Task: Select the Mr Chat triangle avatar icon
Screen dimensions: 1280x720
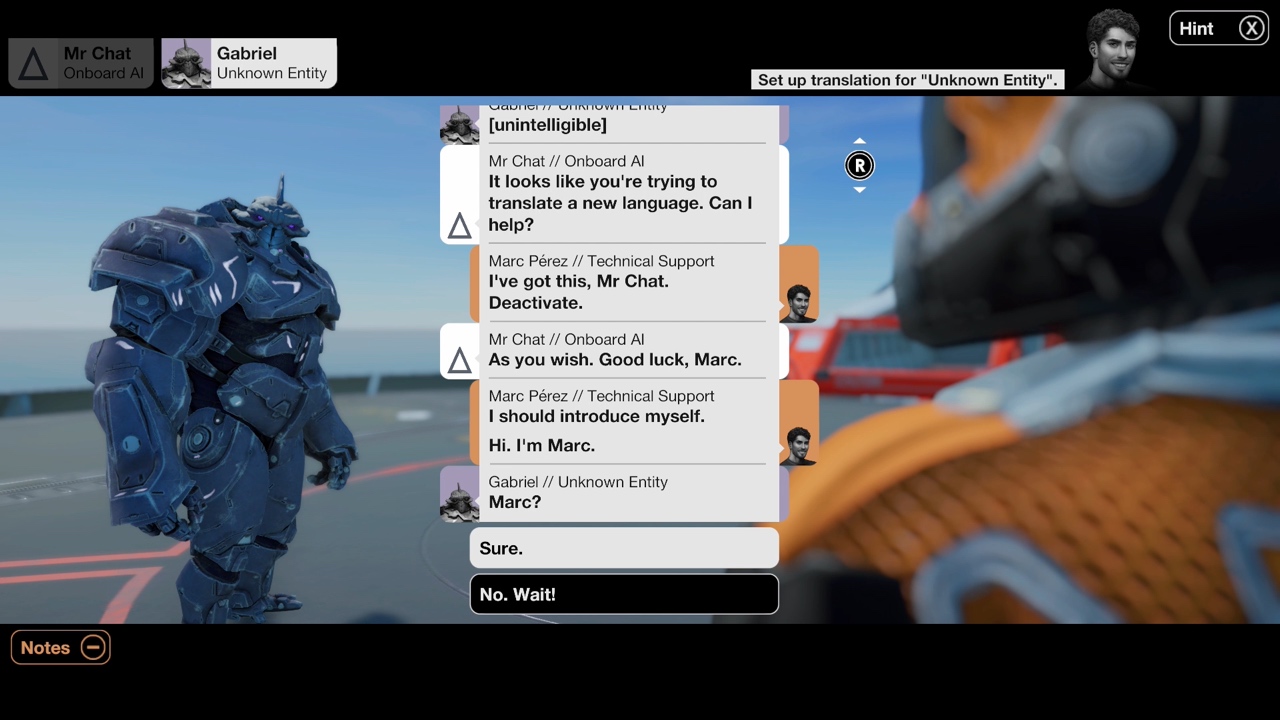Action: point(33,63)
